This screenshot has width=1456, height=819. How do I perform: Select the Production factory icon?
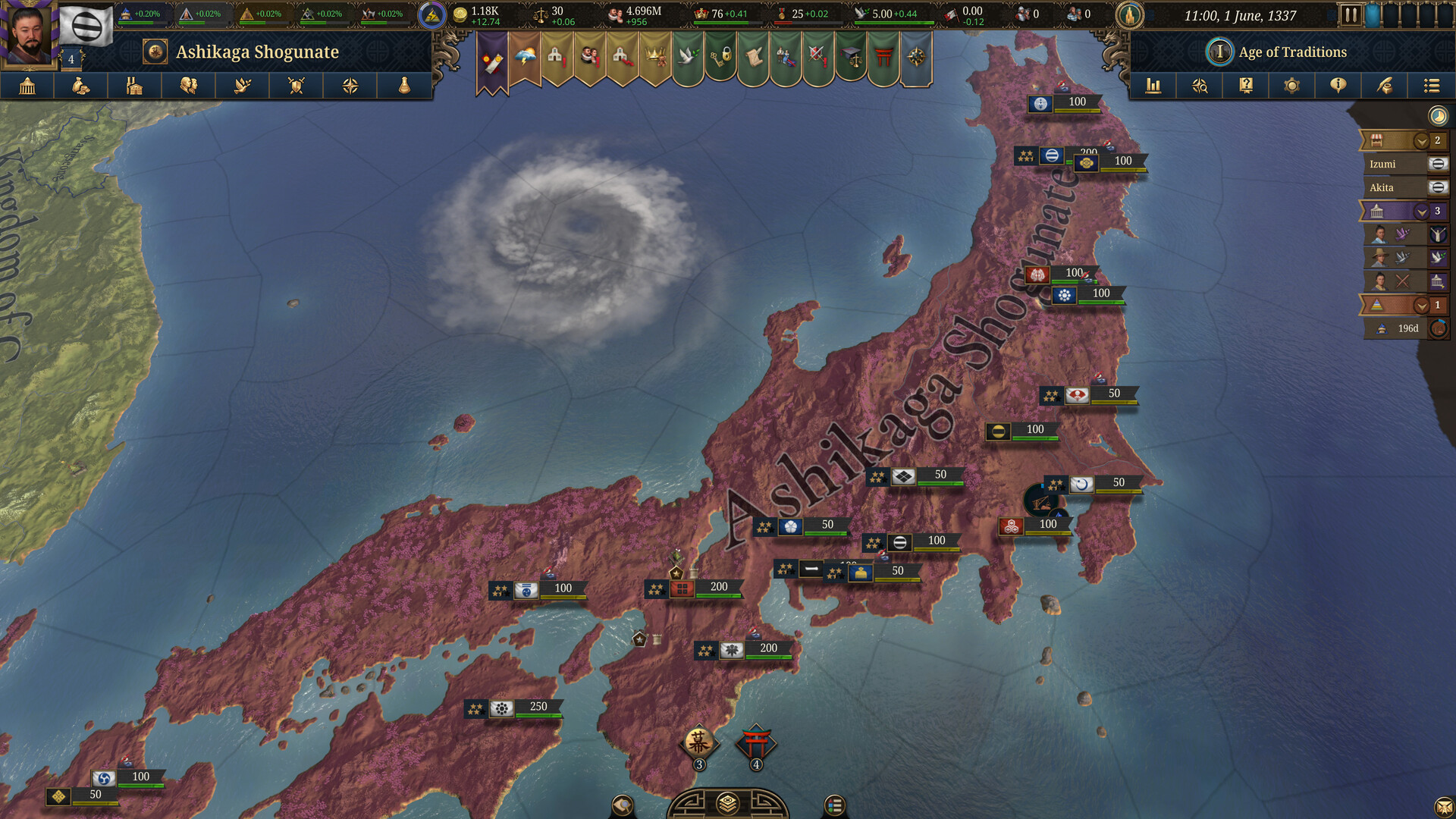pos(134,86)
